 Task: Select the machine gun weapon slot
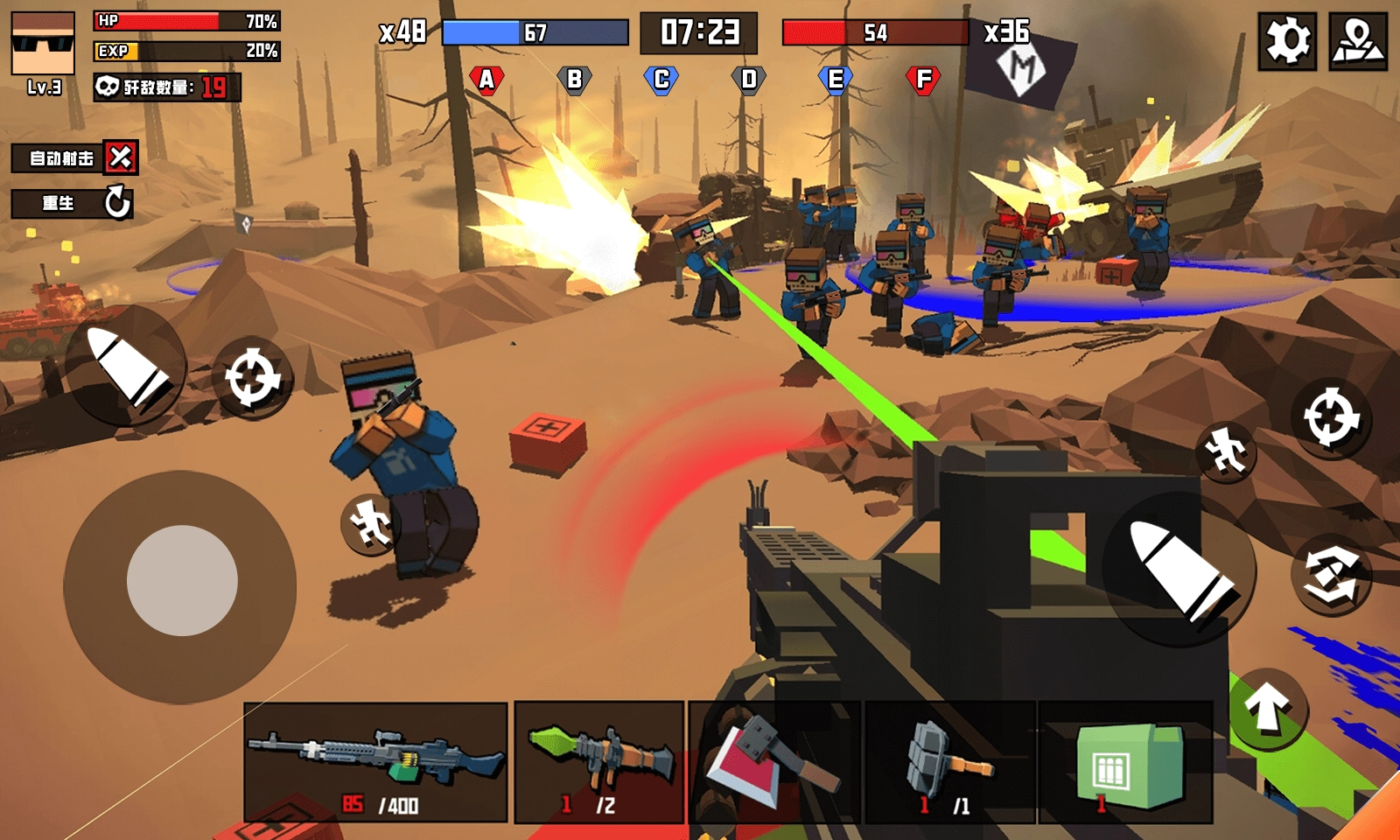[375, 762]
